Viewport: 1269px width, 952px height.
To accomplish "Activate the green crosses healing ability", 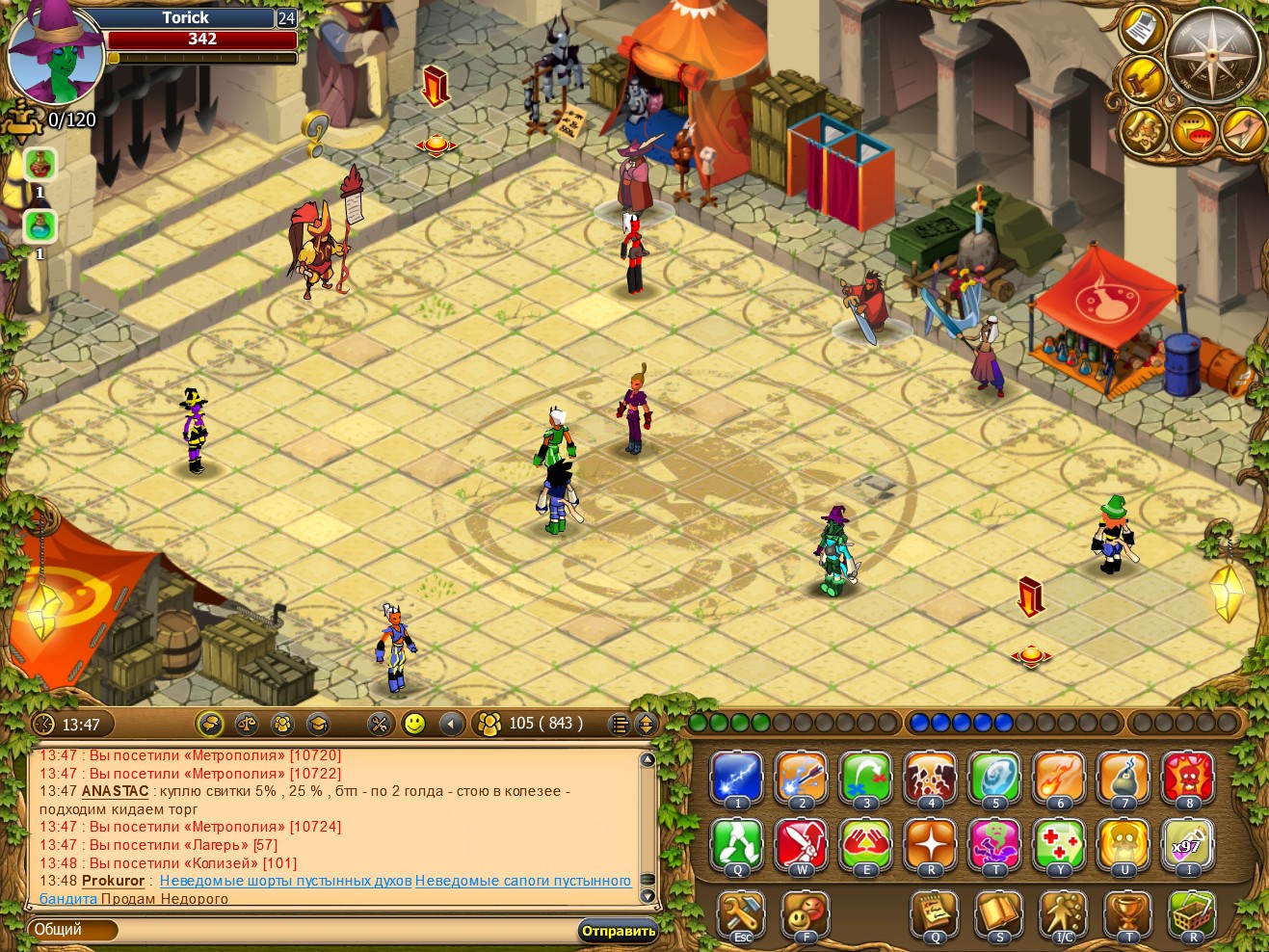I will pyautogui.click(x=1059, y=844).
